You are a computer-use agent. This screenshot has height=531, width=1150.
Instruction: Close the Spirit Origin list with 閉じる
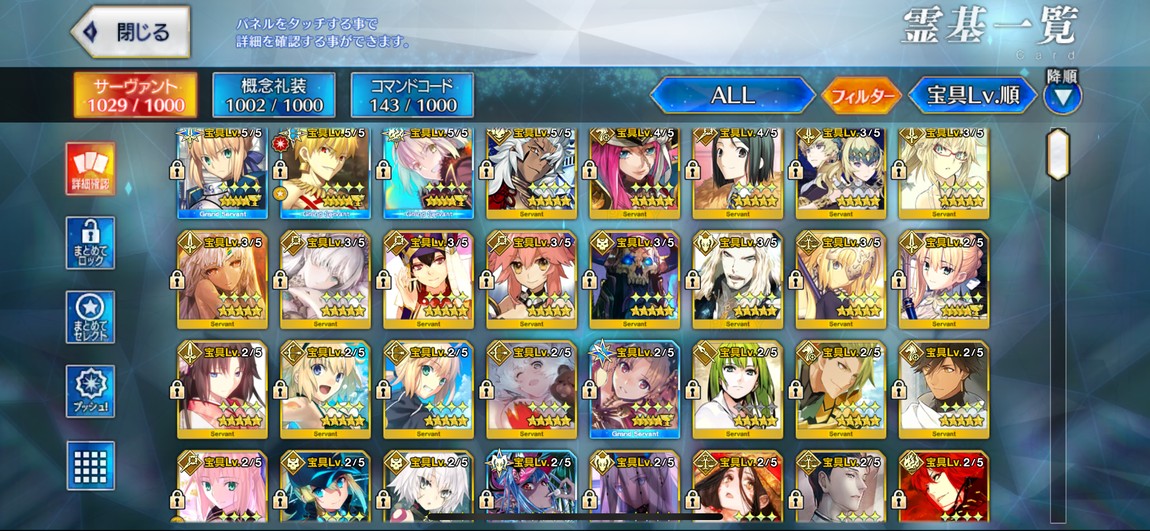pos(131,31)
